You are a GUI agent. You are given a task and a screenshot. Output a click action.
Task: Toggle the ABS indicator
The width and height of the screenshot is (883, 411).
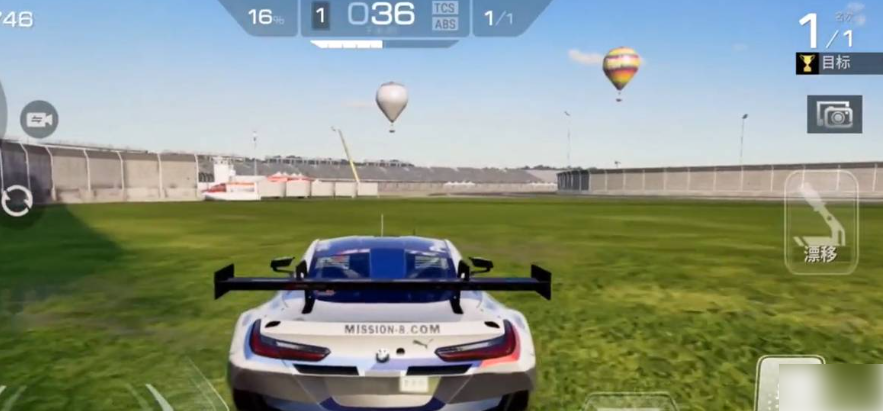[x=444, y=23]
